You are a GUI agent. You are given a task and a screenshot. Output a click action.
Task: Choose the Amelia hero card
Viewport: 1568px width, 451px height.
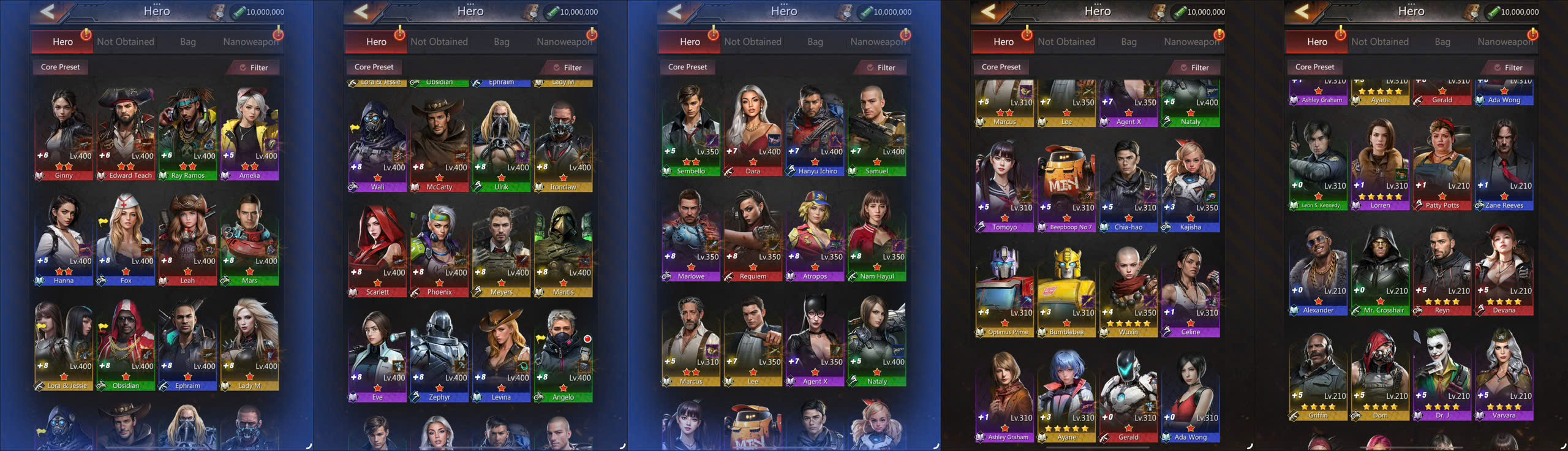pyautogui.click(x=249, y=135)
